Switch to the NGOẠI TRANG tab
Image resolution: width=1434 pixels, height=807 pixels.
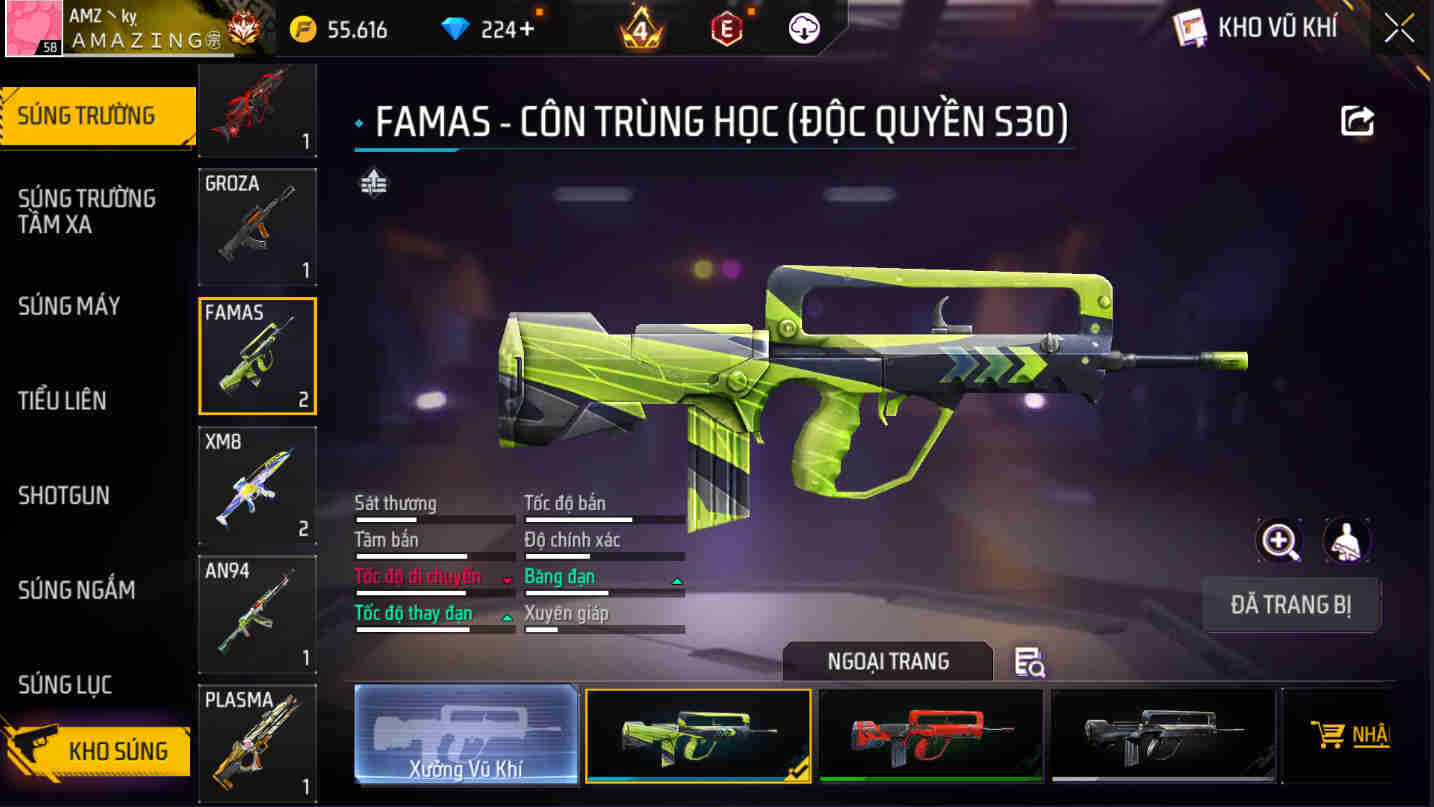pyautogui.click(x=887, y=660)
